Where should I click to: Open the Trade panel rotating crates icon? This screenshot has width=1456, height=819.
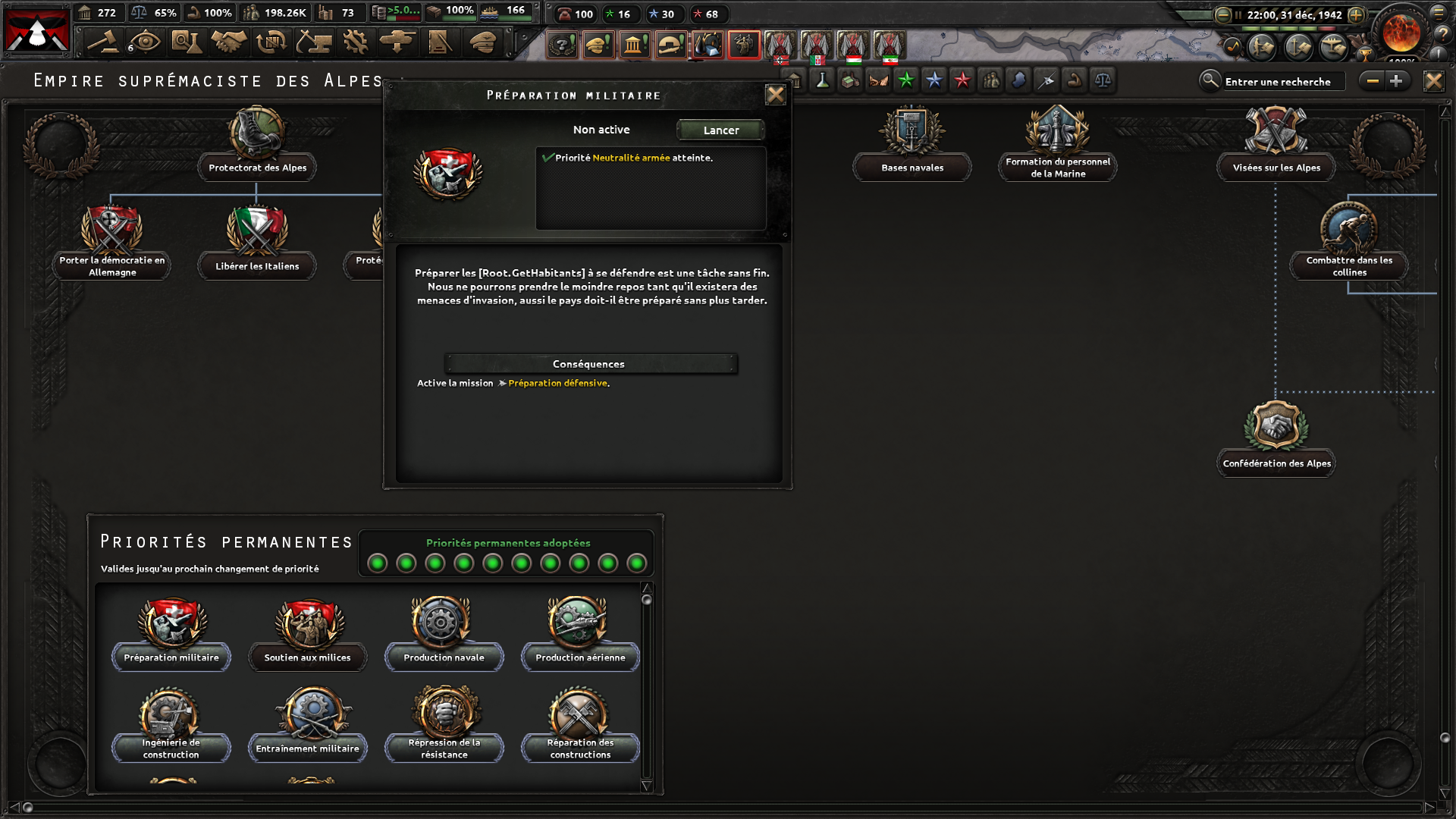[x=269, y=42]
